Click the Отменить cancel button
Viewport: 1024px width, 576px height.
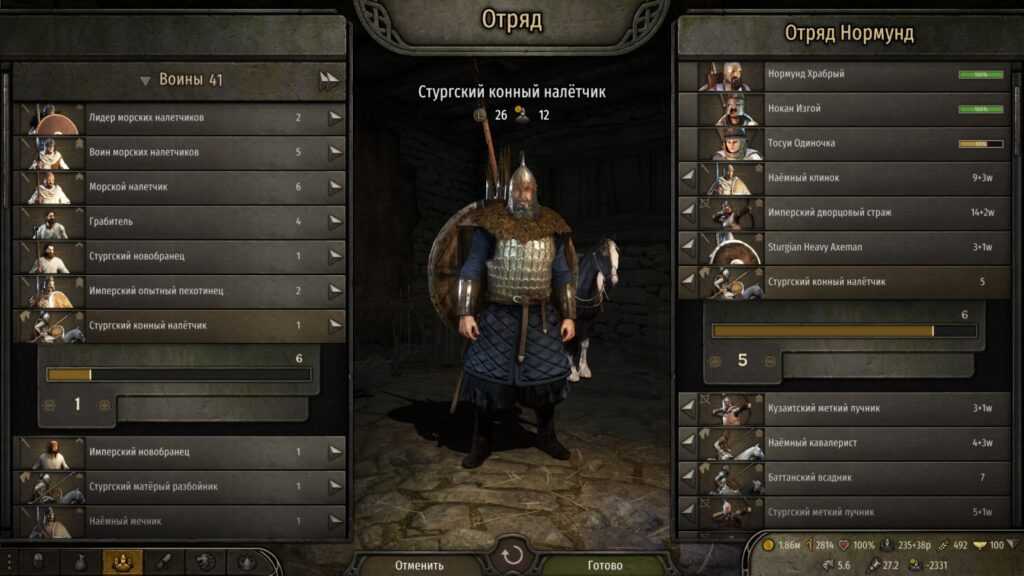(420, 565)
